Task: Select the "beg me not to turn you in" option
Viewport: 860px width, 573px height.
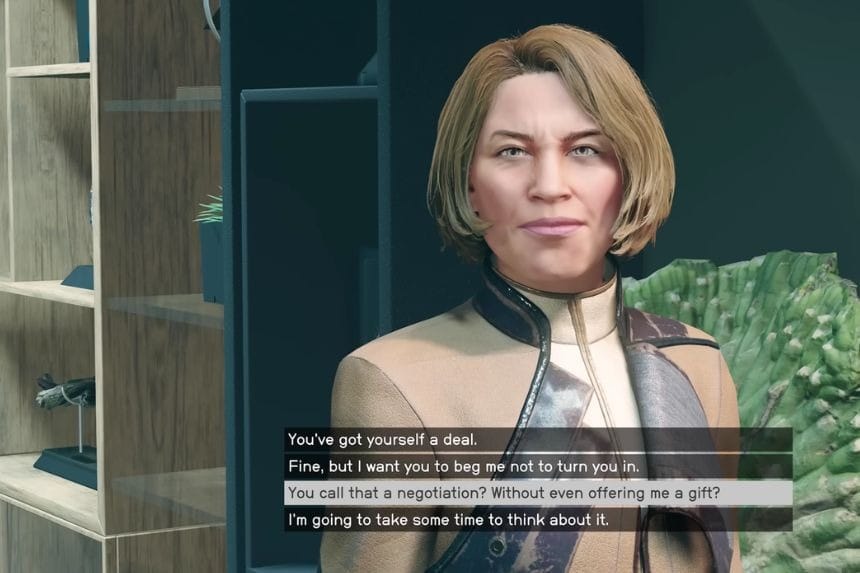Action: pyautogui.click(x=462, y=466)
